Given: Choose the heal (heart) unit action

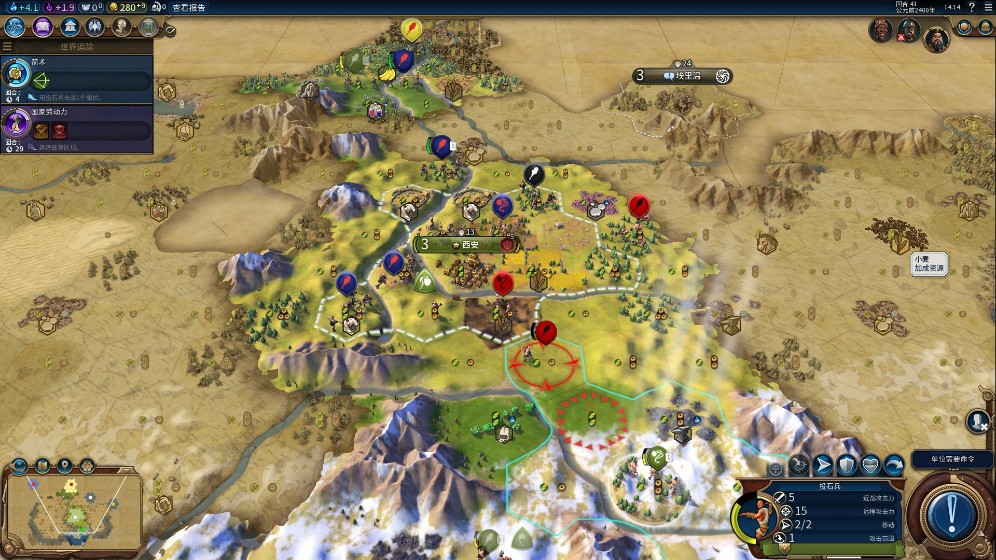Looking at the screenshot, I should coord(870,465).
